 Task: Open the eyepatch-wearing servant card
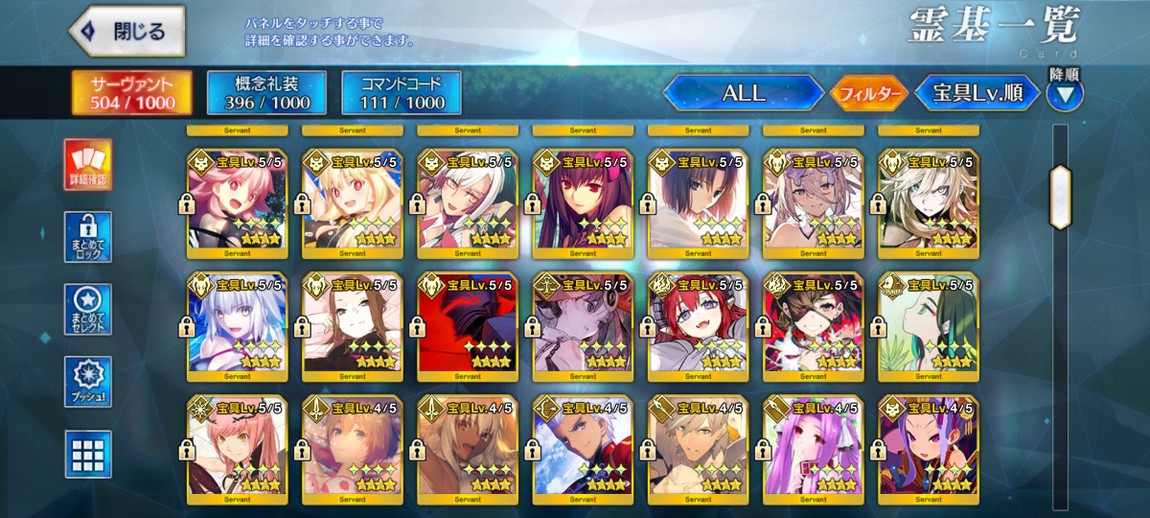(813, 324)
